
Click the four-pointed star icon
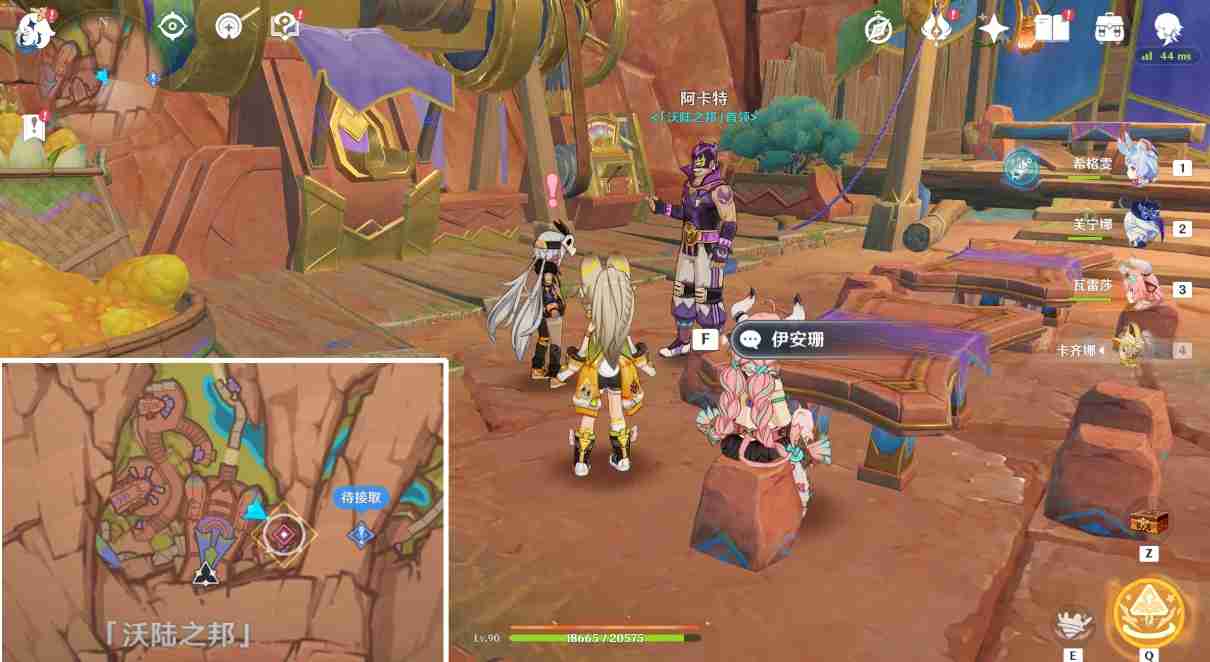coord(994,29)
